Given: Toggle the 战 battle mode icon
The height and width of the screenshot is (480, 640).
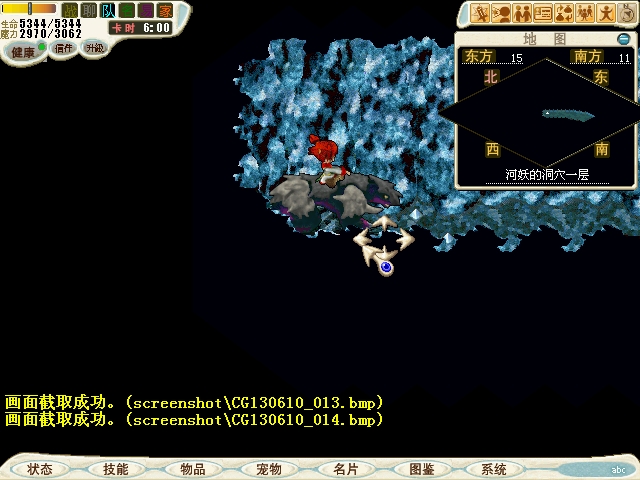Looking at the screenshot, I should [x=70, y=10].
